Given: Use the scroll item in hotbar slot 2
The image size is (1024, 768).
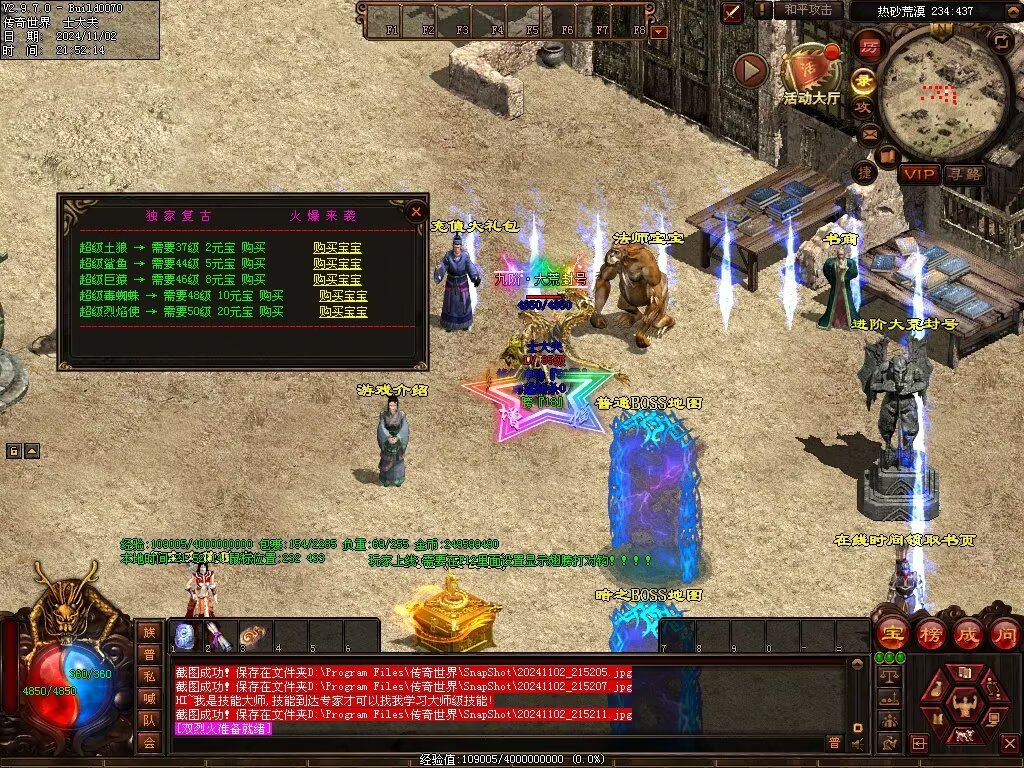Looking at the screenshot, I should click(x=219, y=636).
